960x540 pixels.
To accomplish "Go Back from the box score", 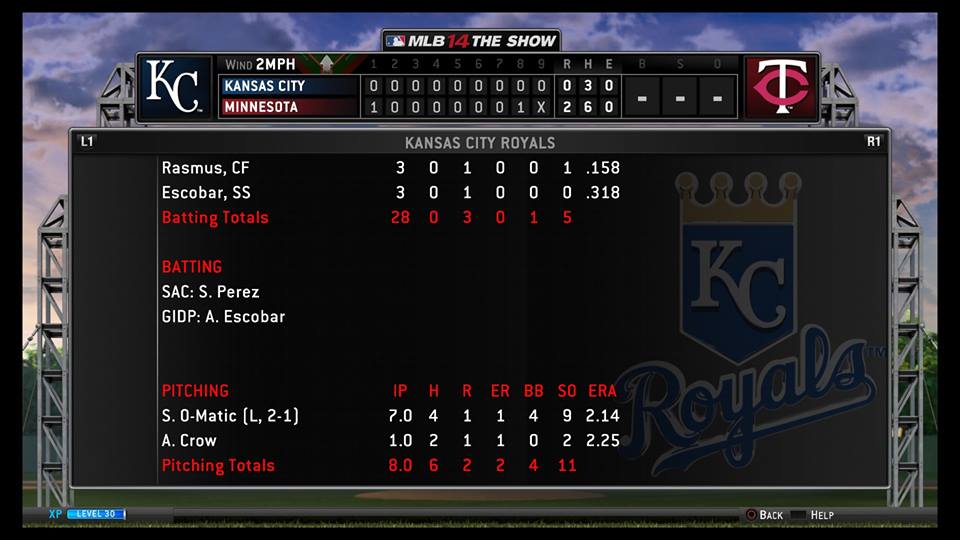I will pyautogui.click(x=764, y=515).
